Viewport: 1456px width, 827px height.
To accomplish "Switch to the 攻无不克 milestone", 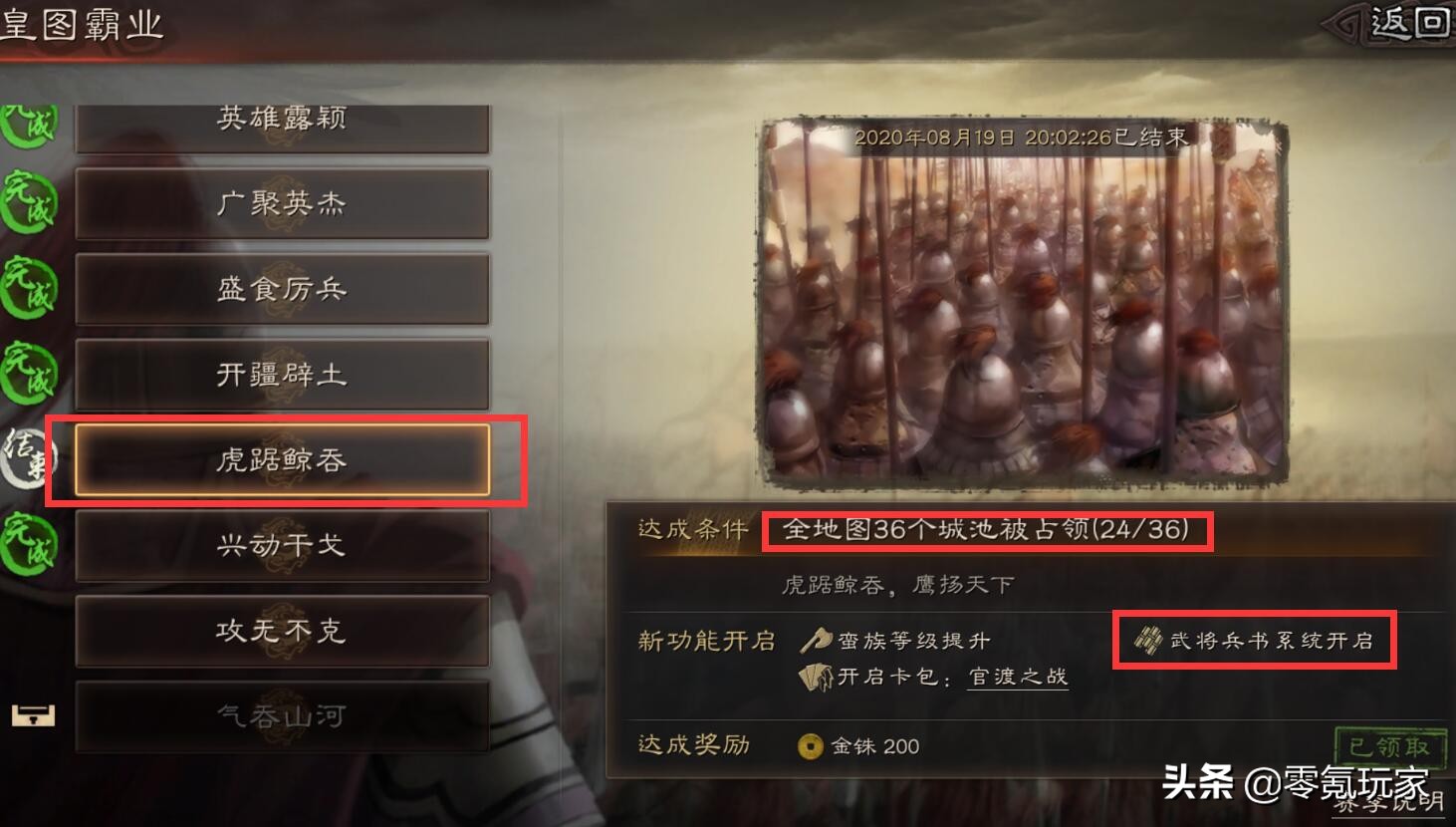I will (282, 632).
